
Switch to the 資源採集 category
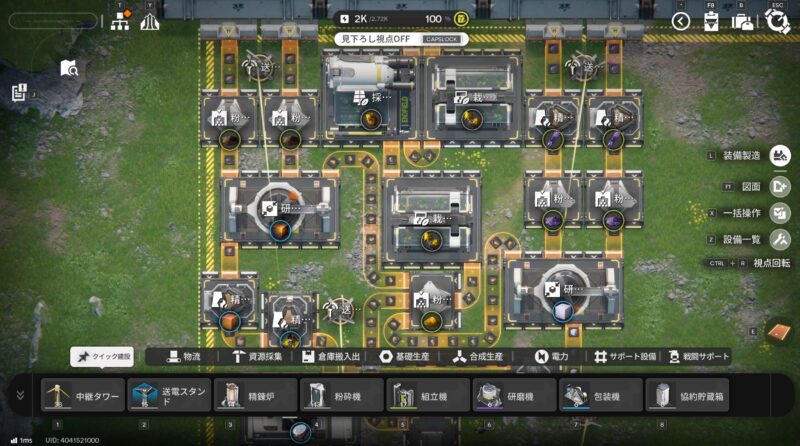tap(258, 356)
